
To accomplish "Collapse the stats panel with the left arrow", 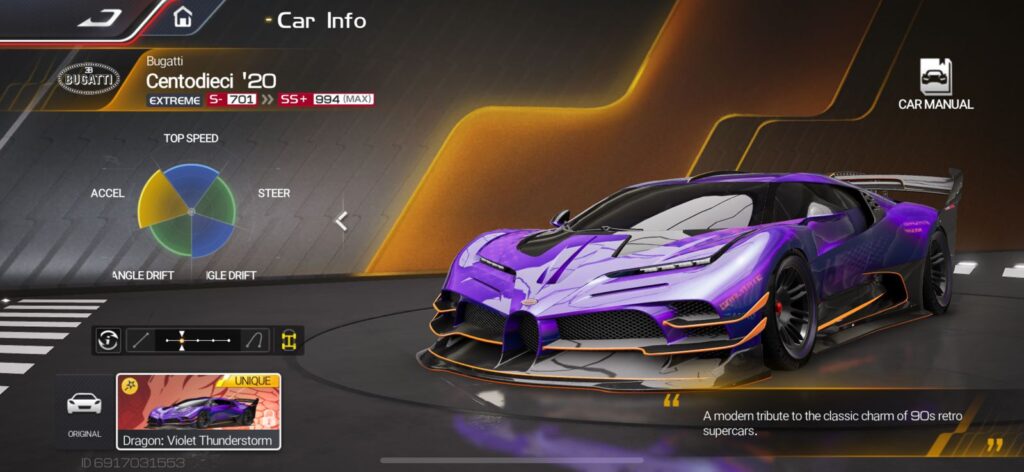I will click(341, 221).
